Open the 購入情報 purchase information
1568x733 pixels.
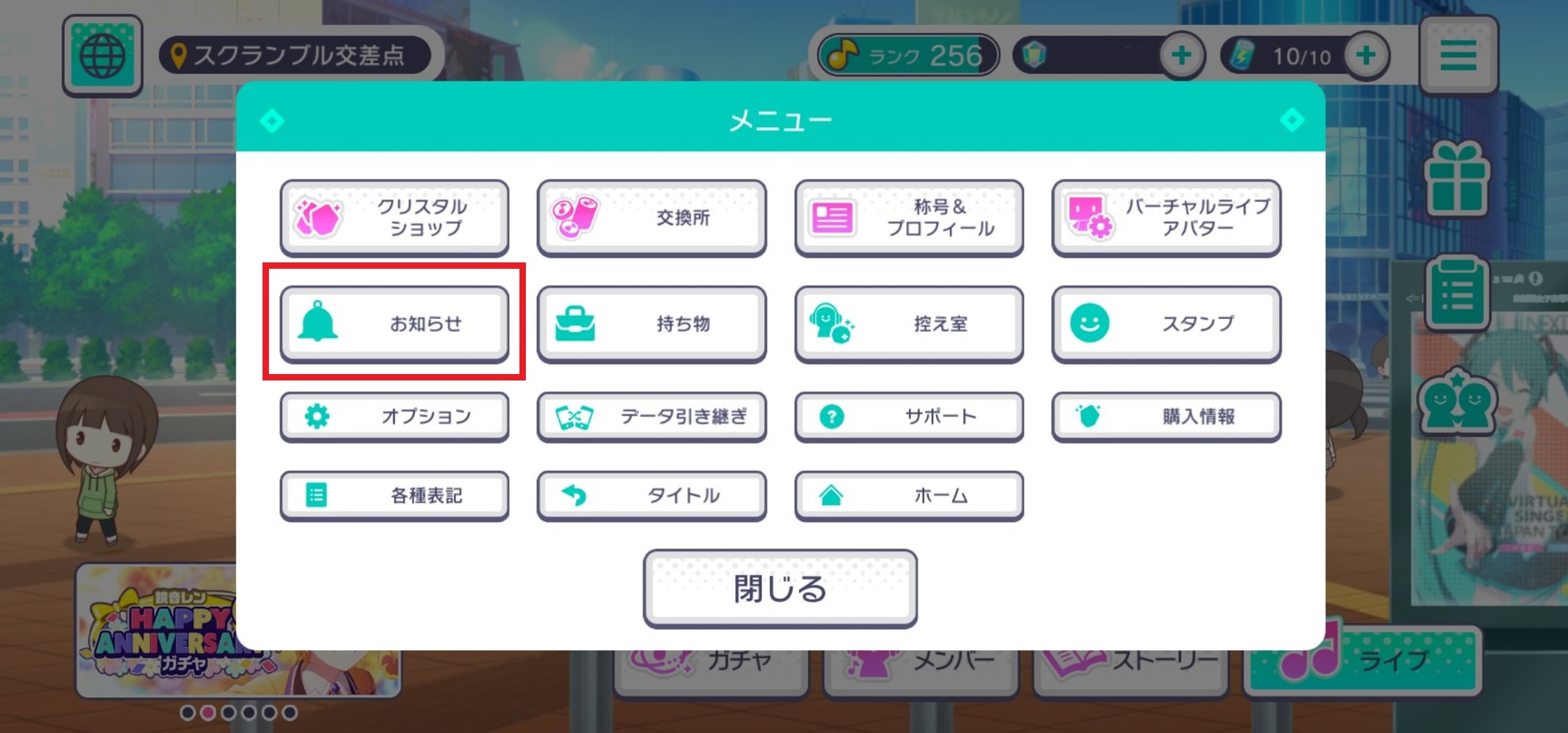1165,416
